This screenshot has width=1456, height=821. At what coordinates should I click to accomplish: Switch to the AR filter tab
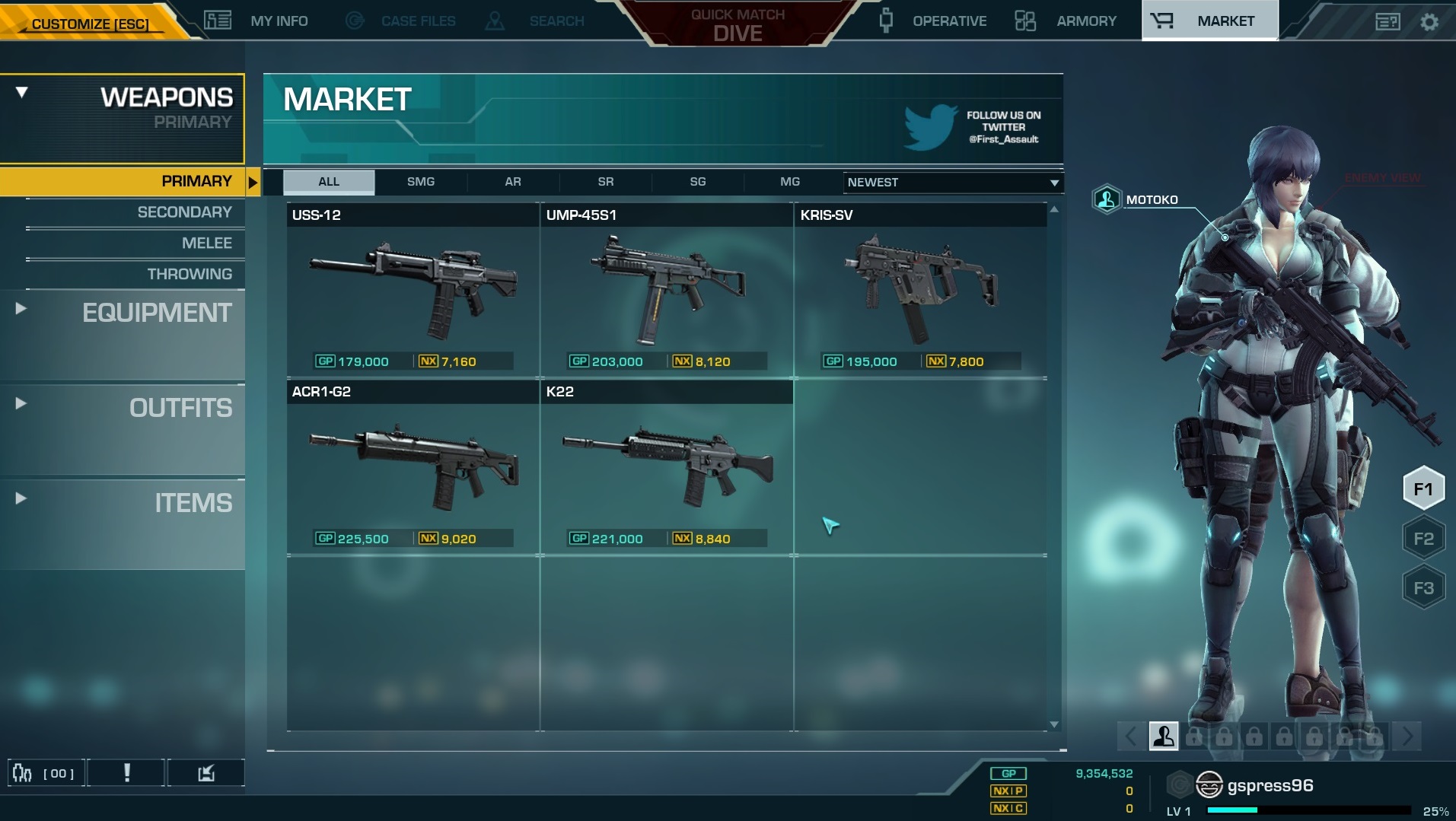click(x=513, y=182)
